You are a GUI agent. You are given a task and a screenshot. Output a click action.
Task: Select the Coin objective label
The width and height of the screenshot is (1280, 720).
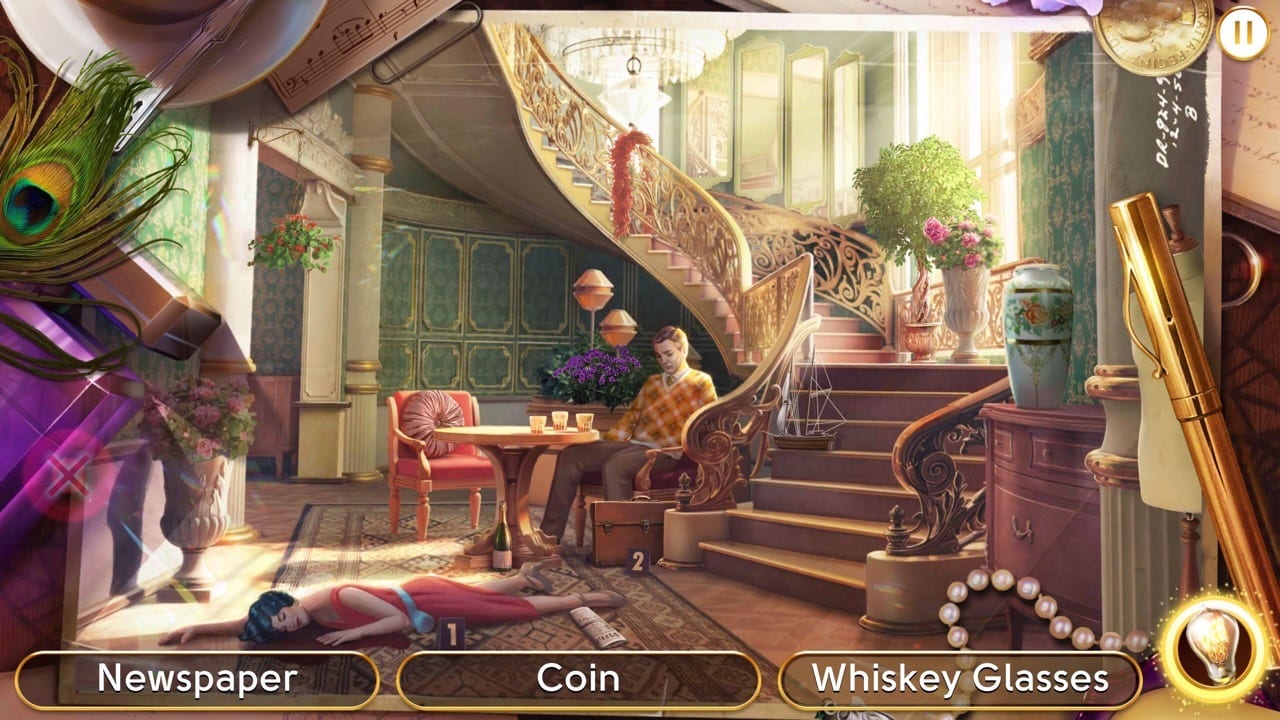(x=580, y=679)
